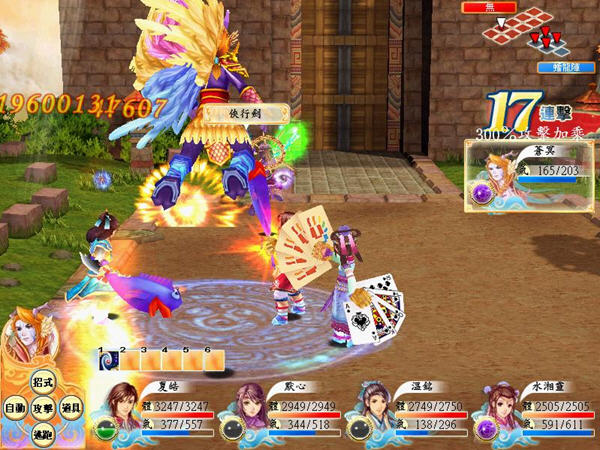Select 水湘靈's party portrait

click(x=496, y=408)
